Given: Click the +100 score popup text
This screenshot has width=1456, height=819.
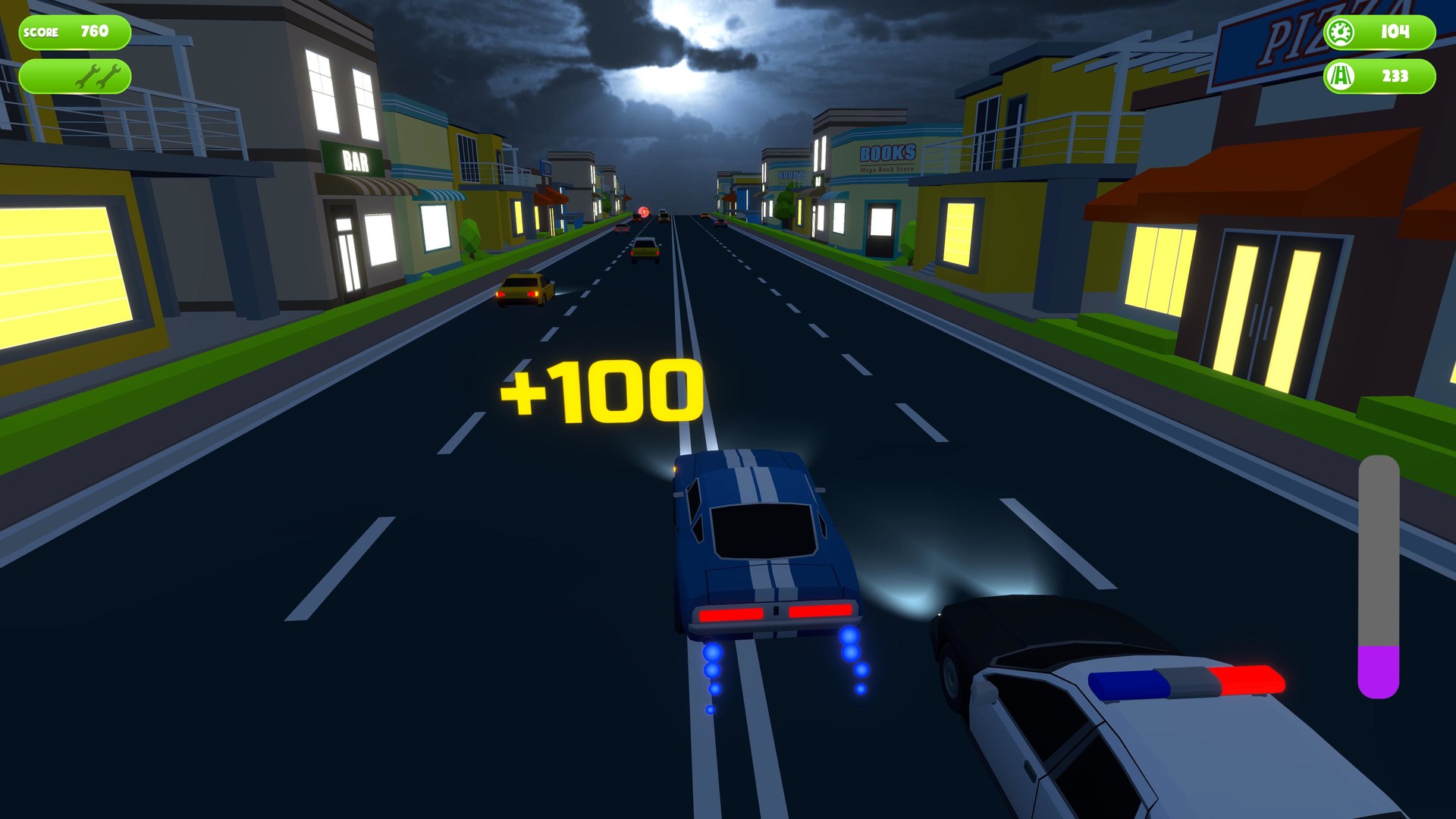Looking at the screenshot, I should (601, 391).
